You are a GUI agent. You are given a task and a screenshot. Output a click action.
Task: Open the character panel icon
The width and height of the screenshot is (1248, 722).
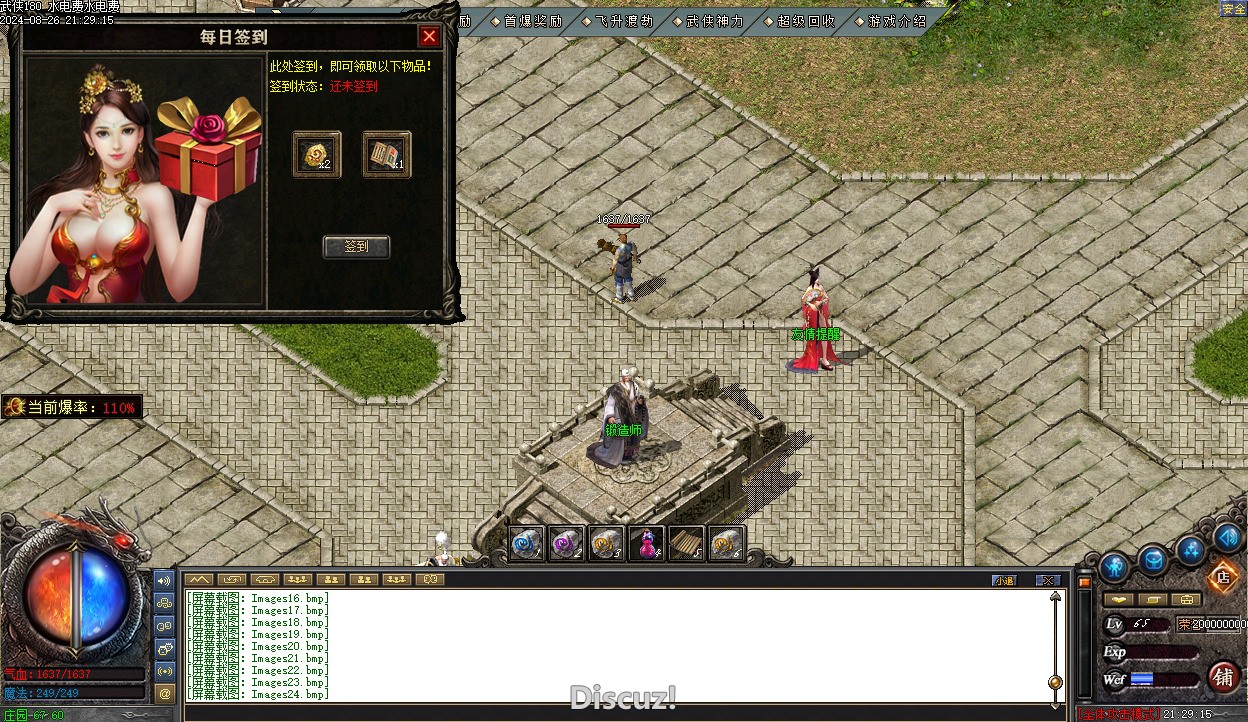1114,567
